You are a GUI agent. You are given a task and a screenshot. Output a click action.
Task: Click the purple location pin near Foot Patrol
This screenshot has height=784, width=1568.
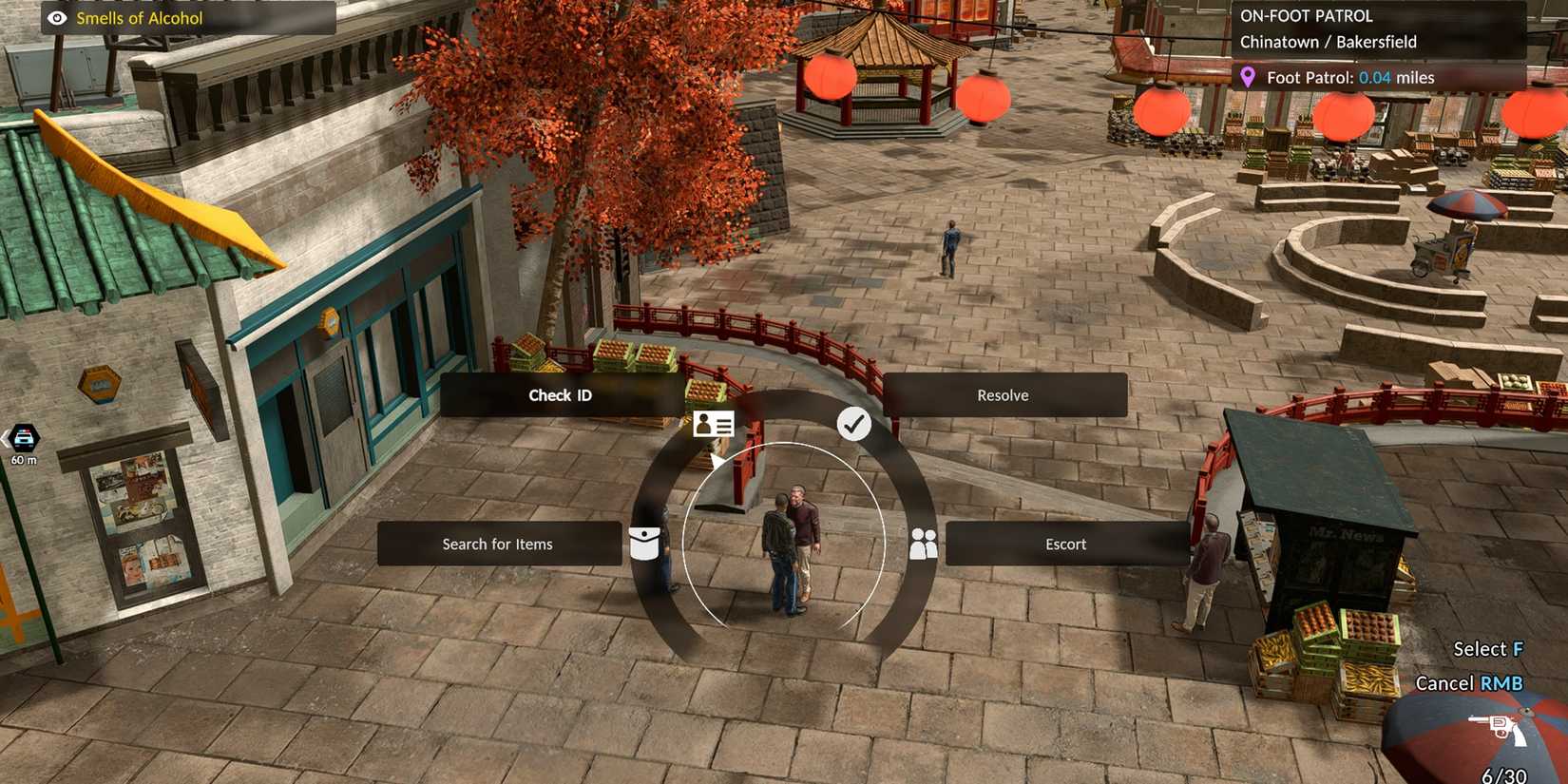point(1249,77)
